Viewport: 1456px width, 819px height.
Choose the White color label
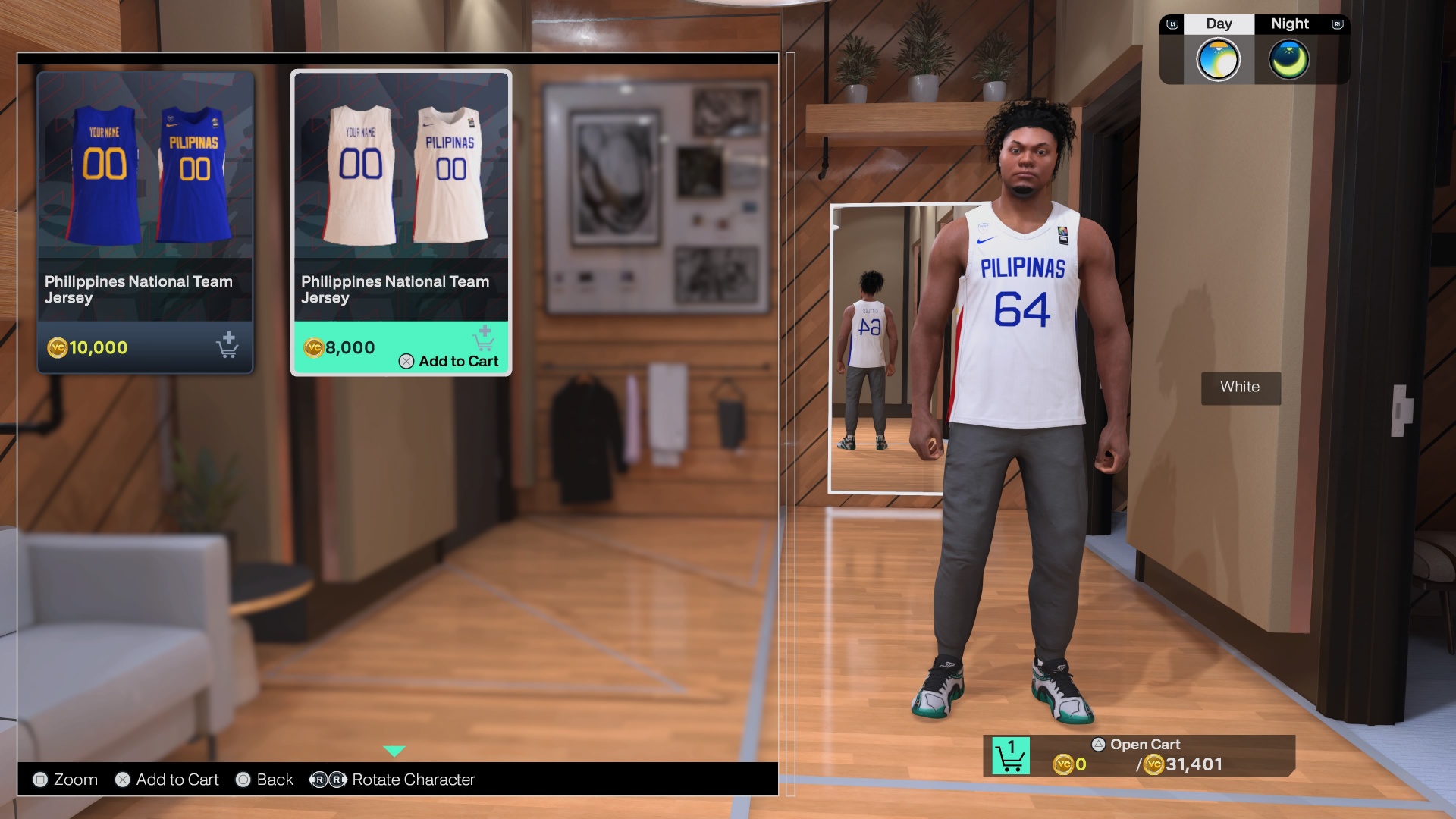click(x=1240, y=388)
